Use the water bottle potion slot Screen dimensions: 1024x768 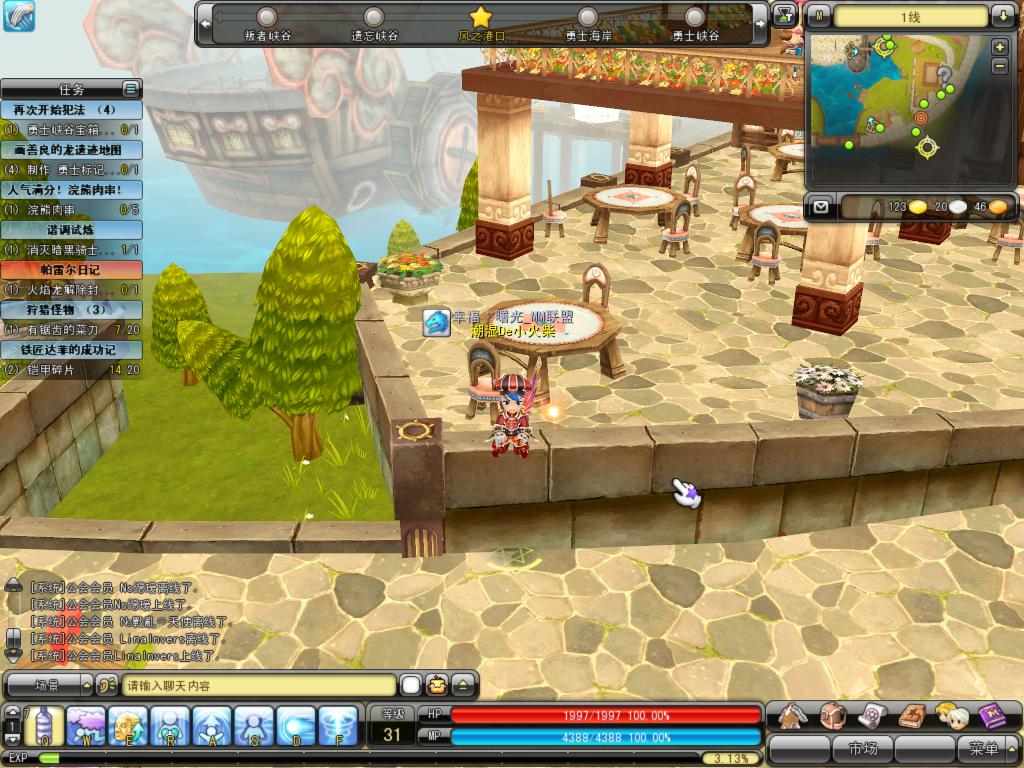(x=45, y=726)
